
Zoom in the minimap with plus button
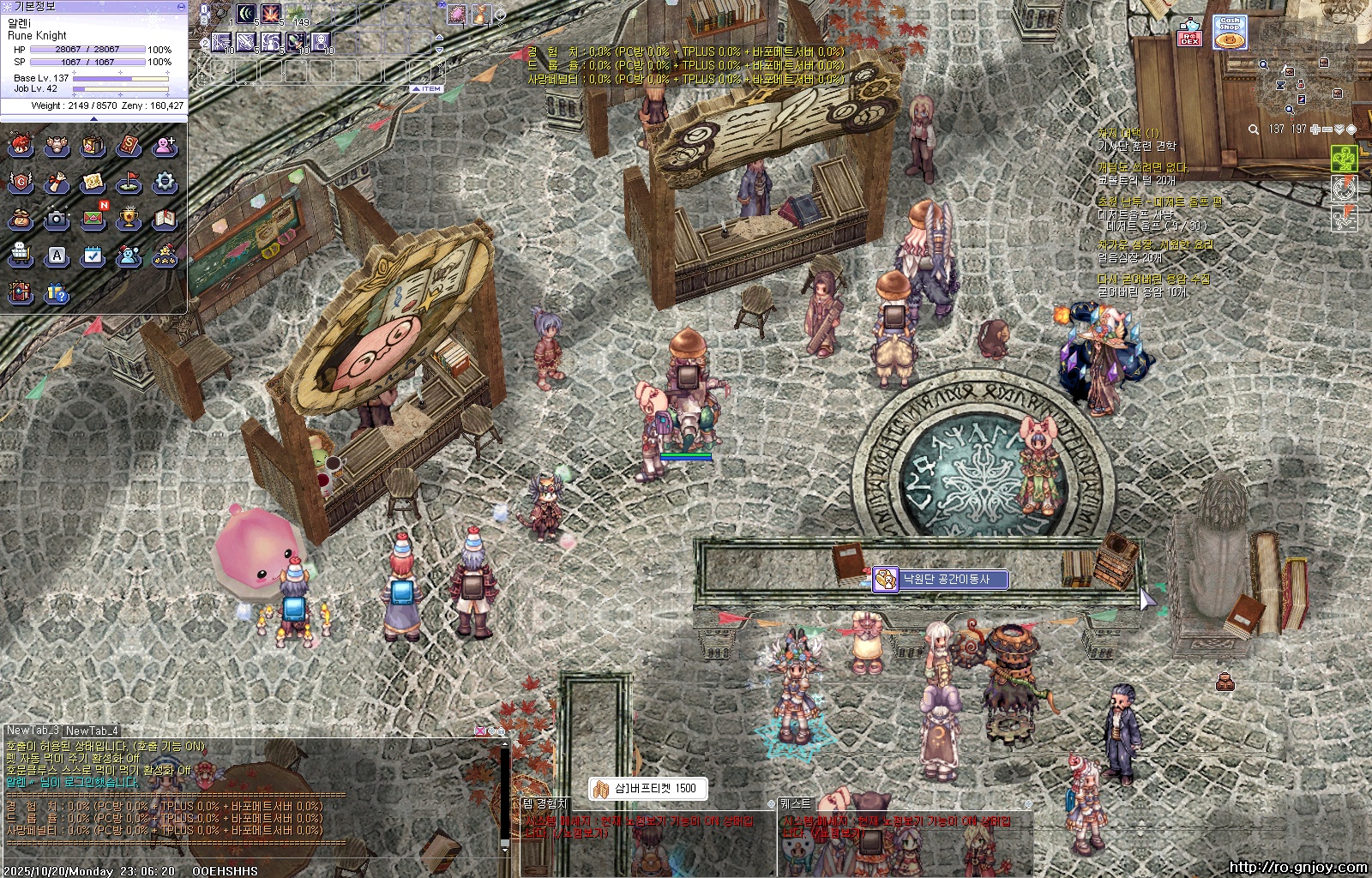click(x=1315, y=129)
